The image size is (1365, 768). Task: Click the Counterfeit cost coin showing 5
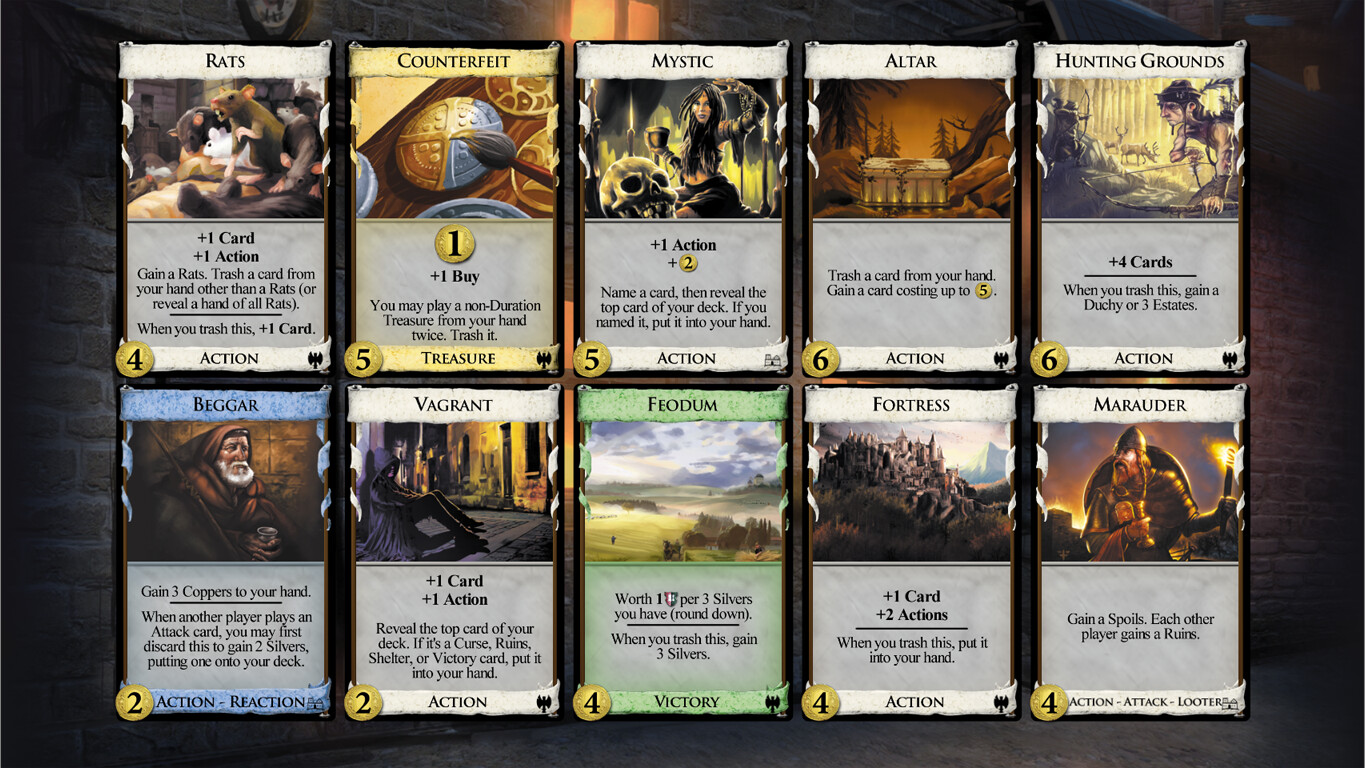[x=363, y=359]
